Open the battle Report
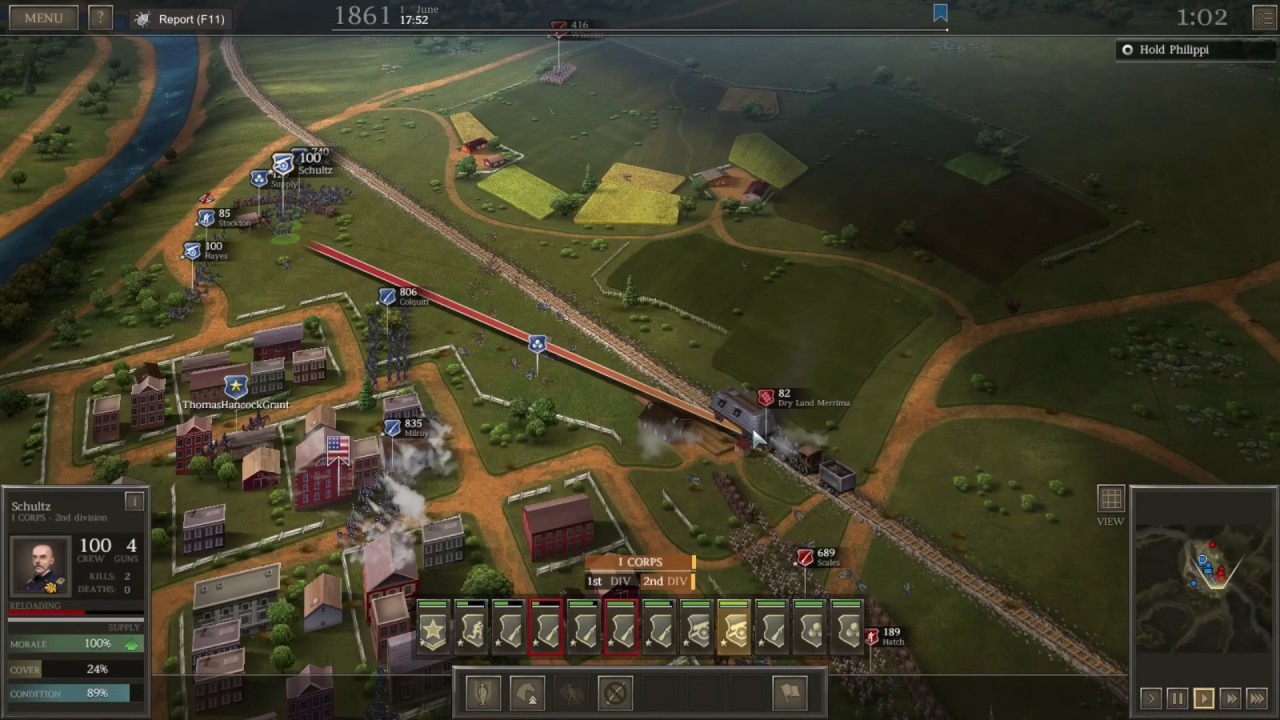 pos(181,19)
